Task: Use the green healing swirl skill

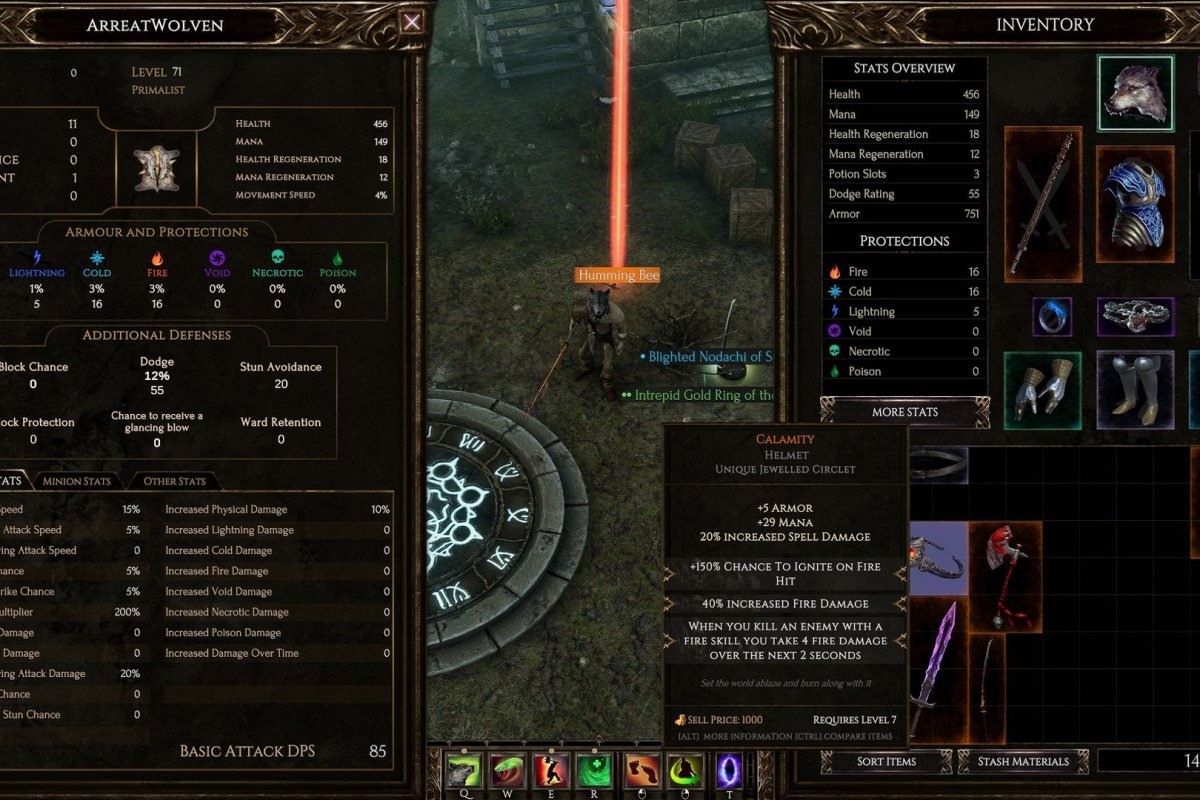Action: pyautogui.click(x=595, y=771)
